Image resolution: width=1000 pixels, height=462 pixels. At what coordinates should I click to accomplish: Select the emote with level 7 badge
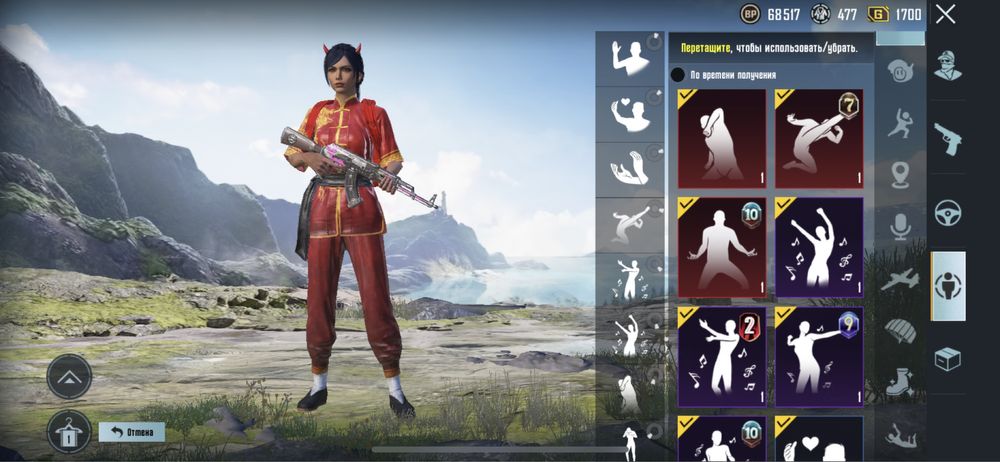(x=818, y=138)
